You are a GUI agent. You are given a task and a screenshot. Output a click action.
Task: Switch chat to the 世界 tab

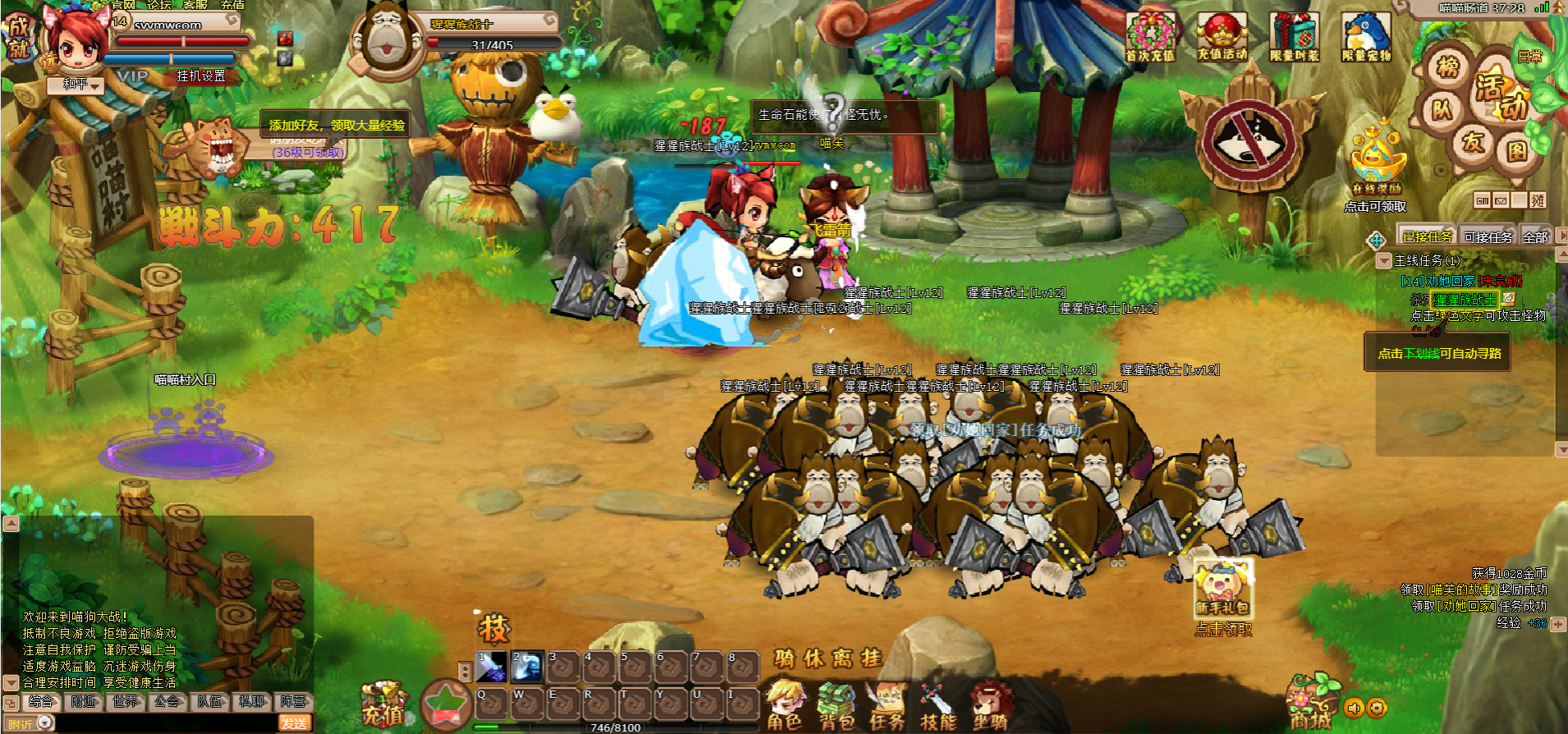pos(126,701)
